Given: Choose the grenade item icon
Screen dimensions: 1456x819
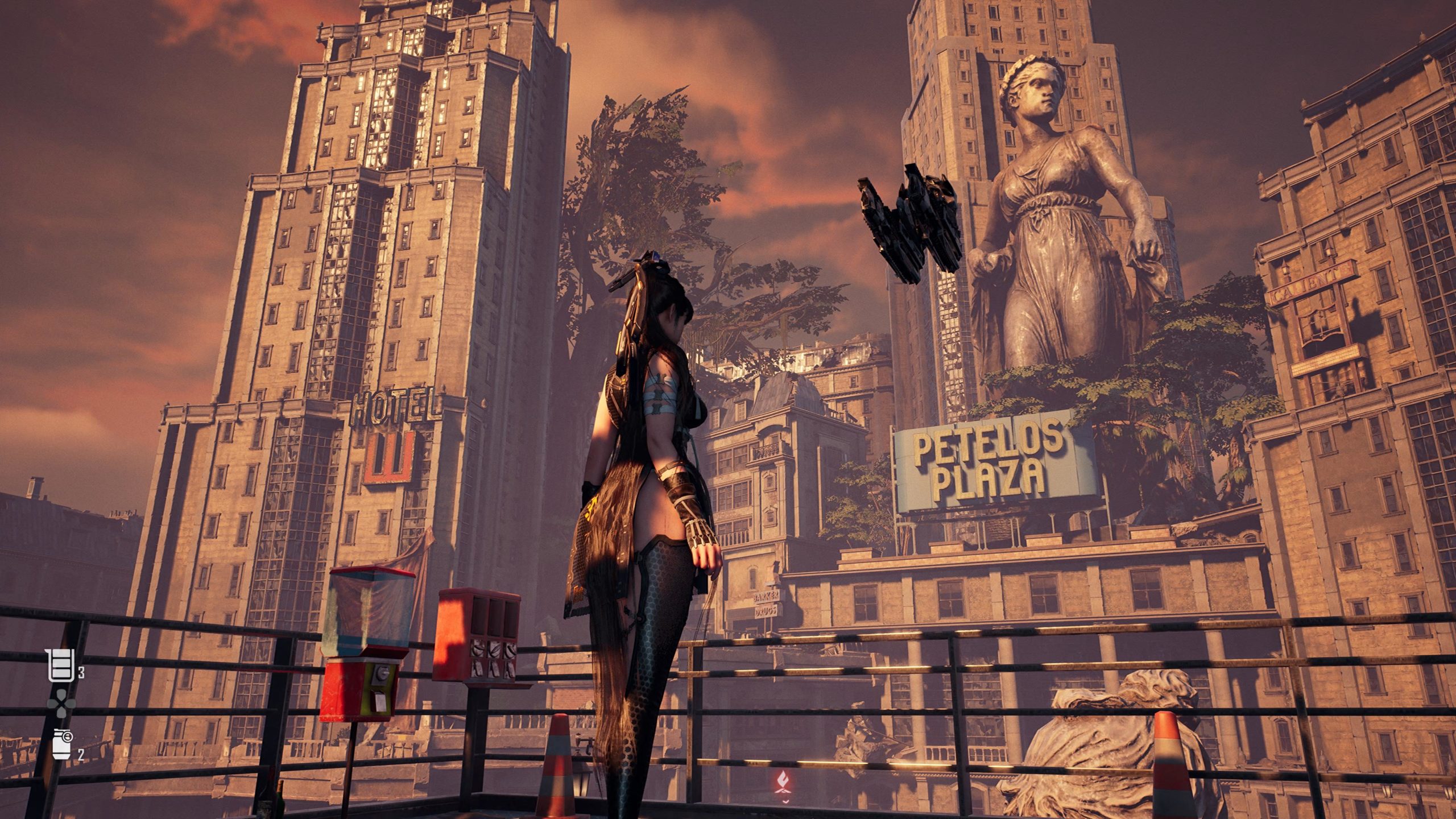Looking at the screenshot, I should pyautogui.click(x=61, y=744).
